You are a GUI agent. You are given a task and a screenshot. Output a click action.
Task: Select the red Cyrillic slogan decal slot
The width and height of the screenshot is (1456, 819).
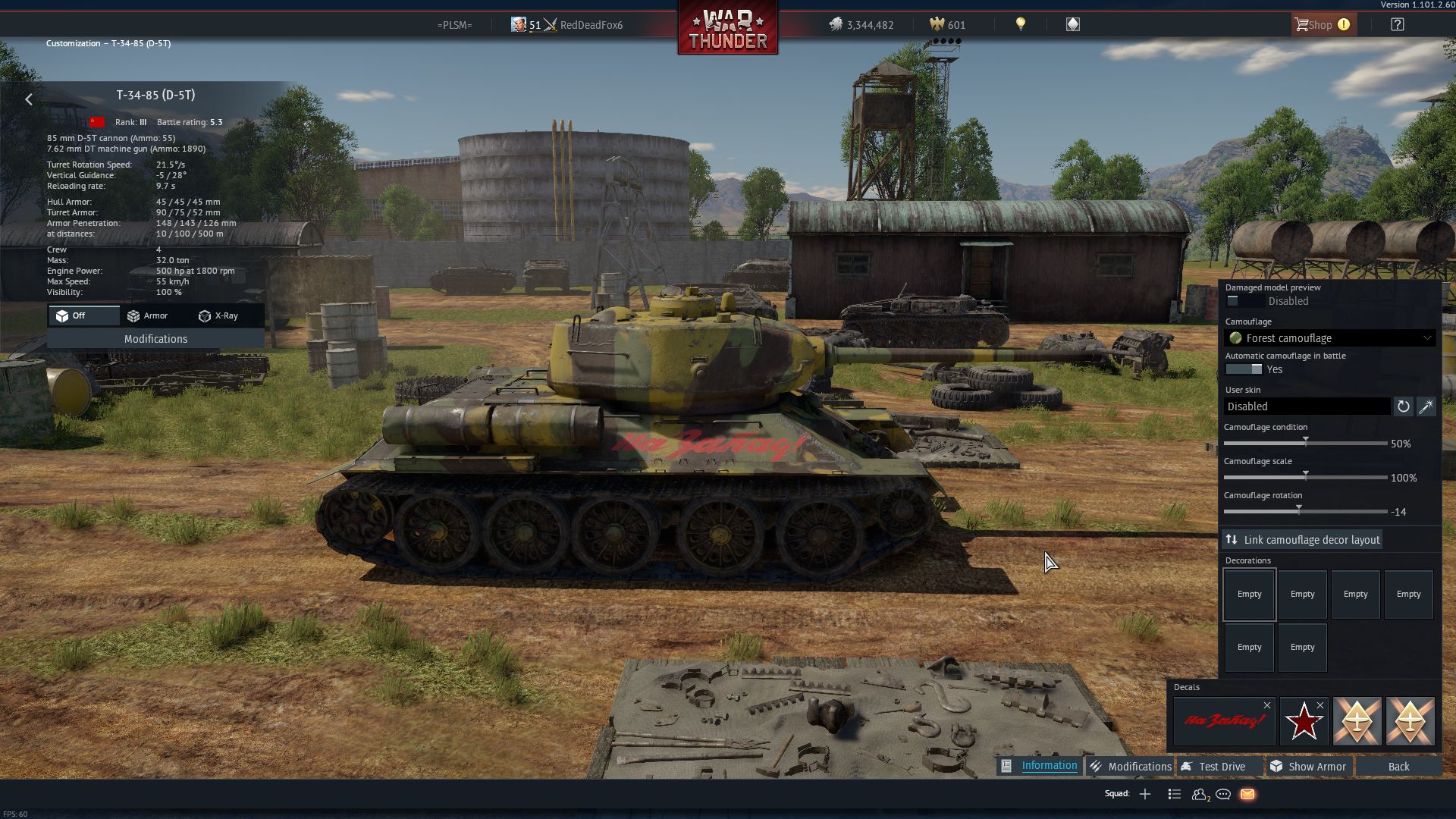tap(1222, 721)
